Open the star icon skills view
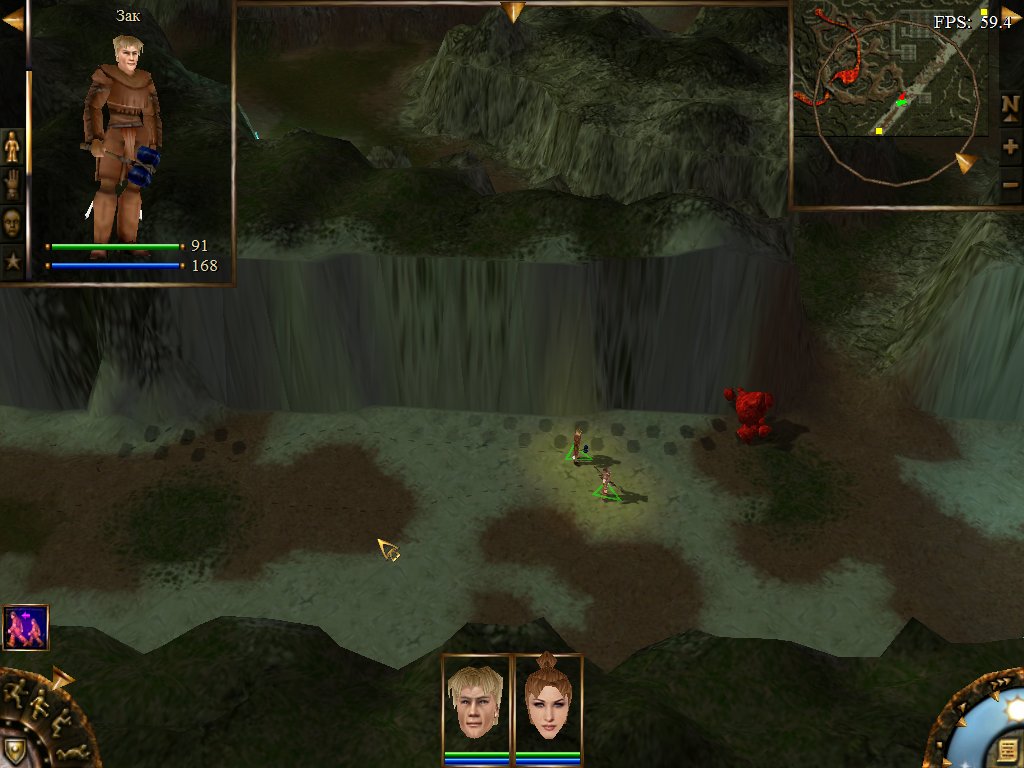Image resolution: width=1024 pixels, height=768 pixels. click(x=12, y=262)
